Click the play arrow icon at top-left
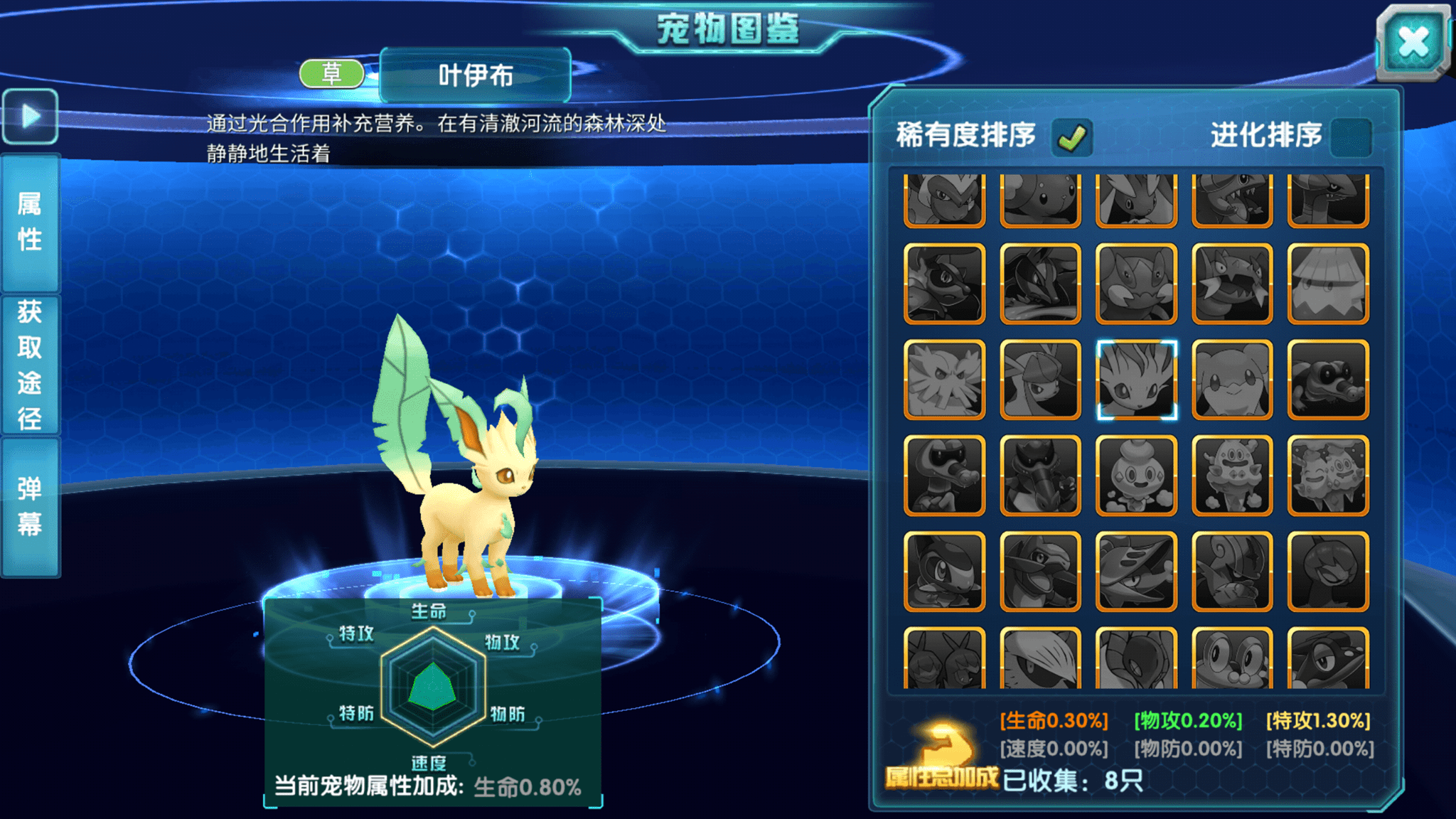 click(30, 116)
